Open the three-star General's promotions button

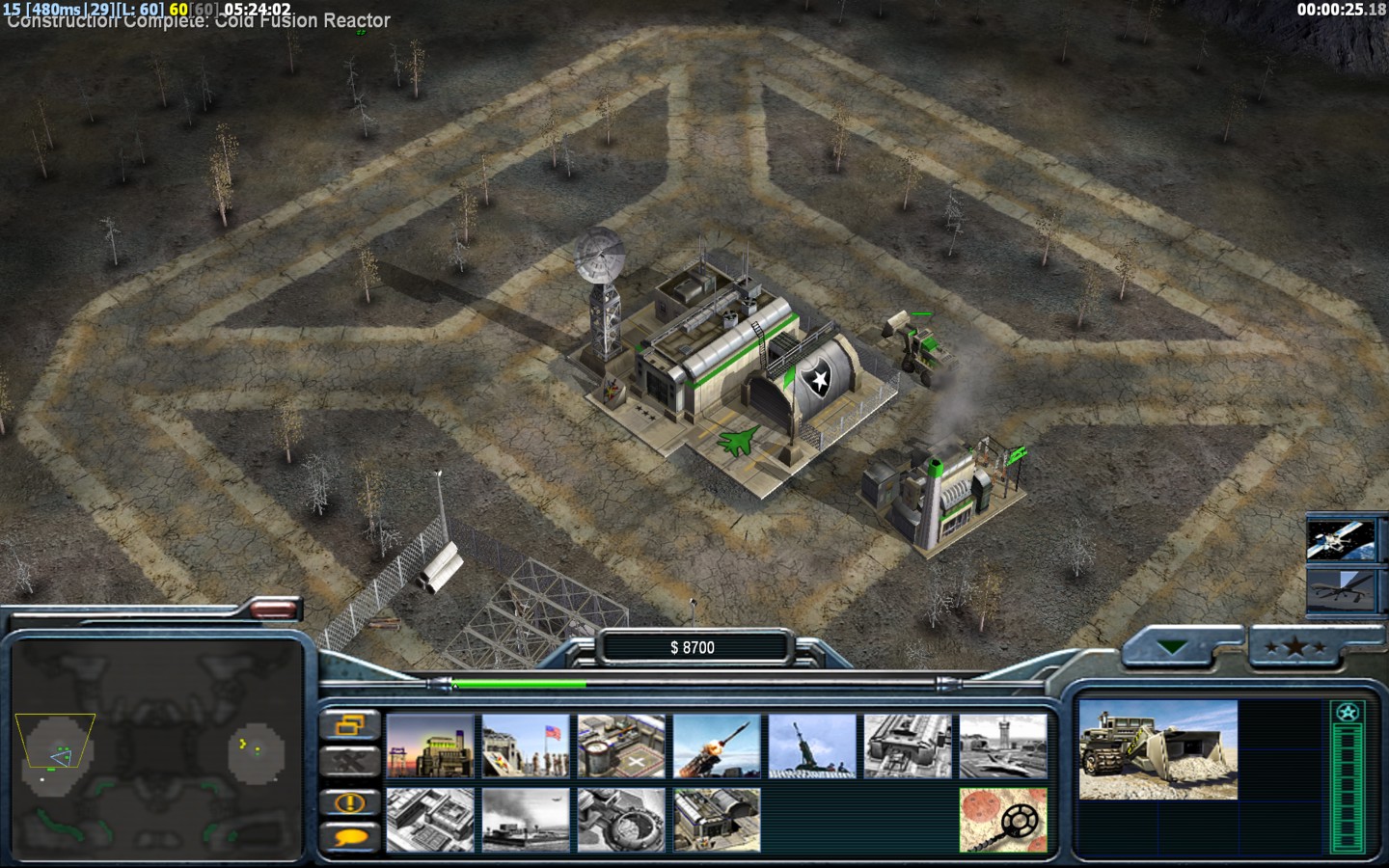[1294, 648]
